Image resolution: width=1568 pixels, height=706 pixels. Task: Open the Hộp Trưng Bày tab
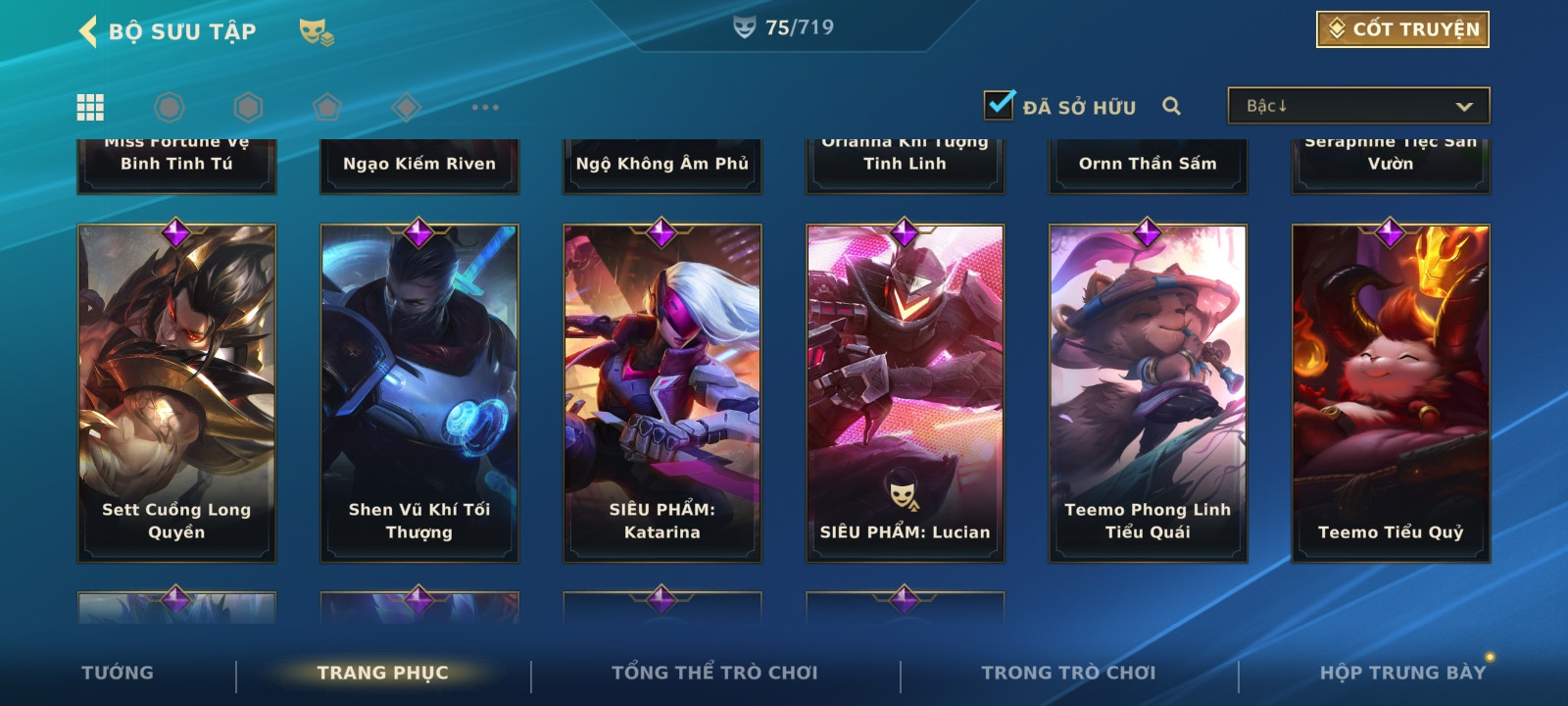click(x=1402, y=673)
